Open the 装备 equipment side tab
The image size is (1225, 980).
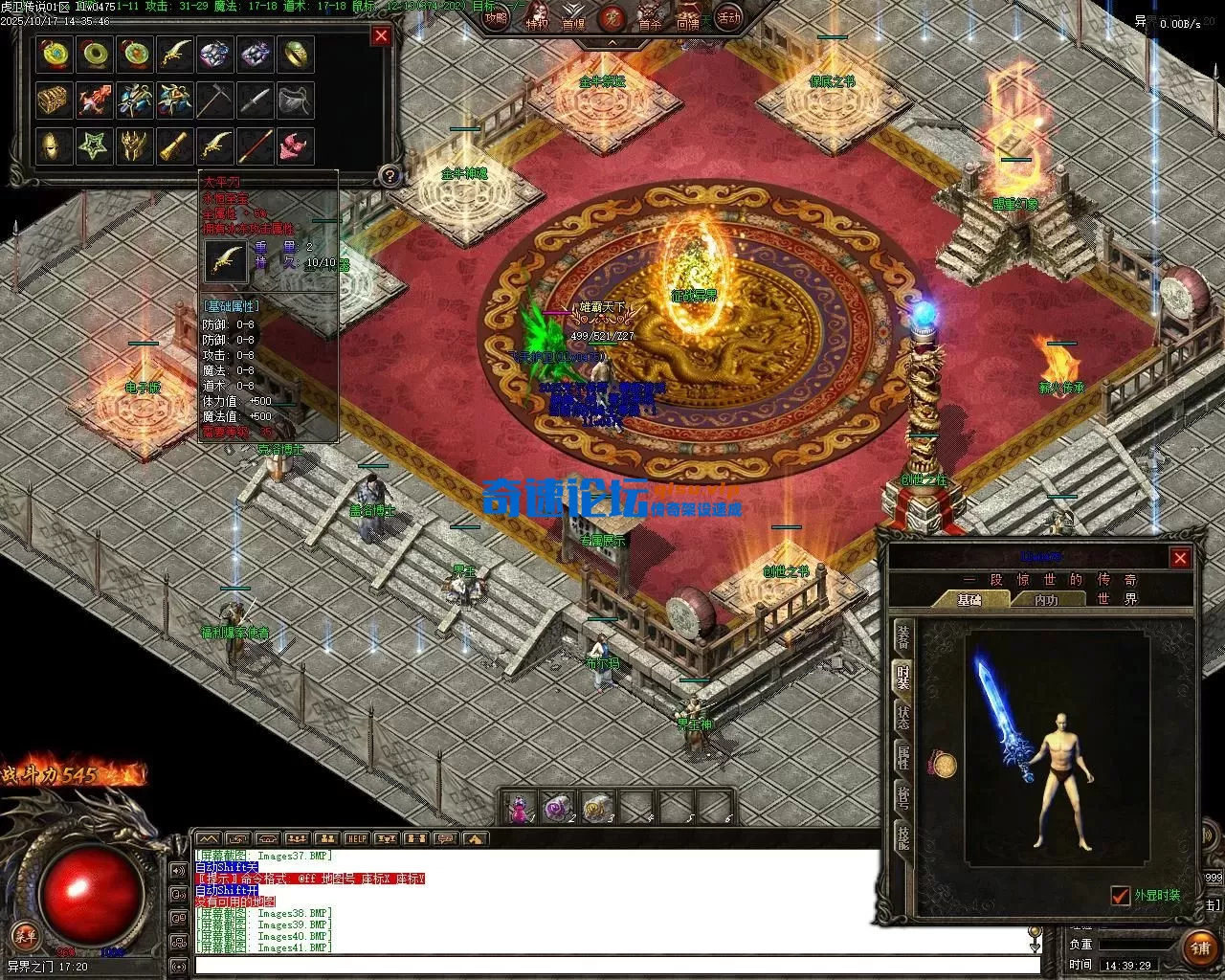(x=902, y=635)
